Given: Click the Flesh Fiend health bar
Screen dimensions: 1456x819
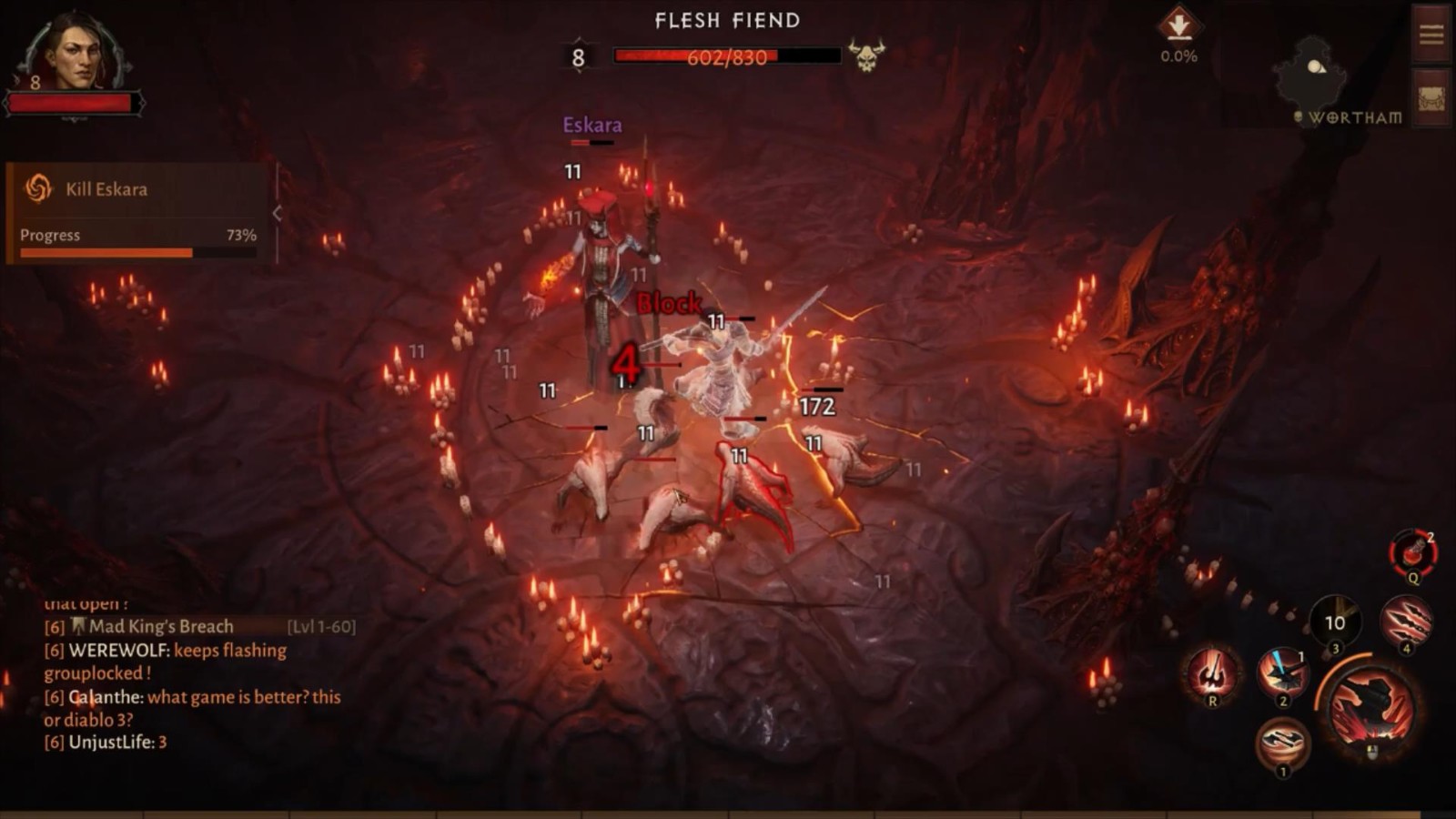Looking at the screenshot, I should point(728,56).
